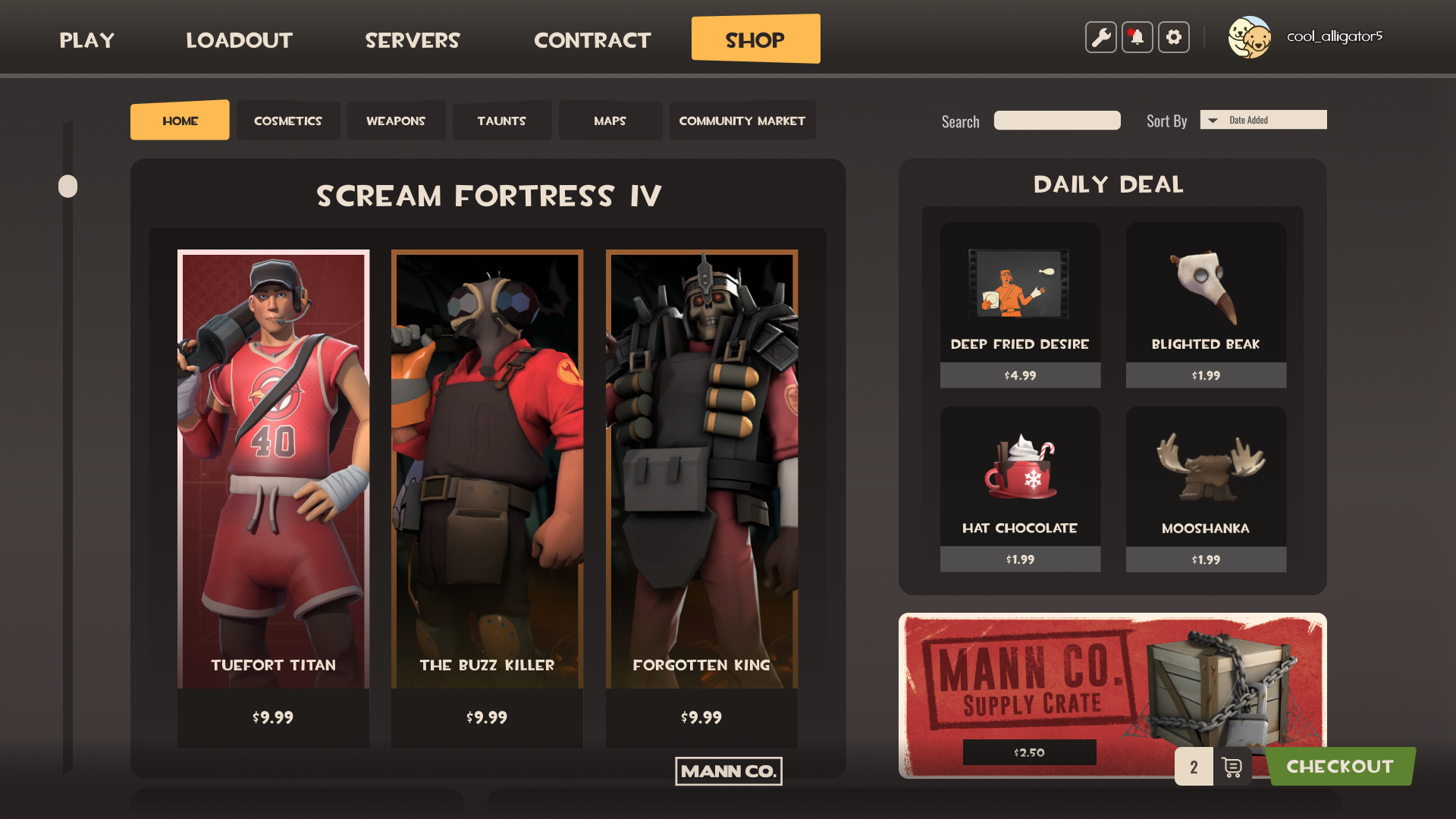Screen dimensions: 1456x819
Task: Toggle the HOME shop category
Action: coord(179,120)
